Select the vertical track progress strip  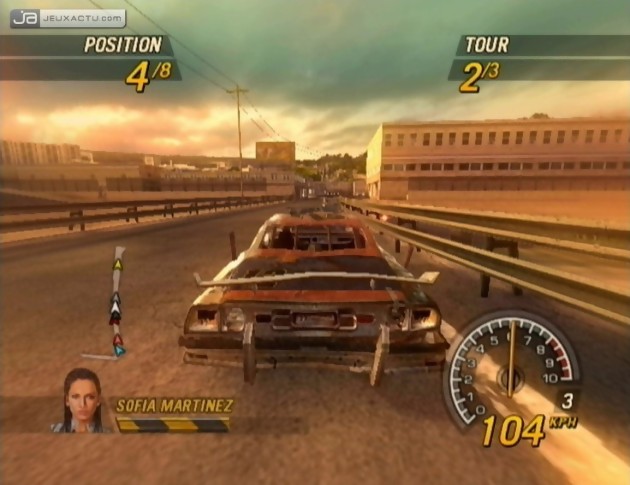tap(117, 302)
